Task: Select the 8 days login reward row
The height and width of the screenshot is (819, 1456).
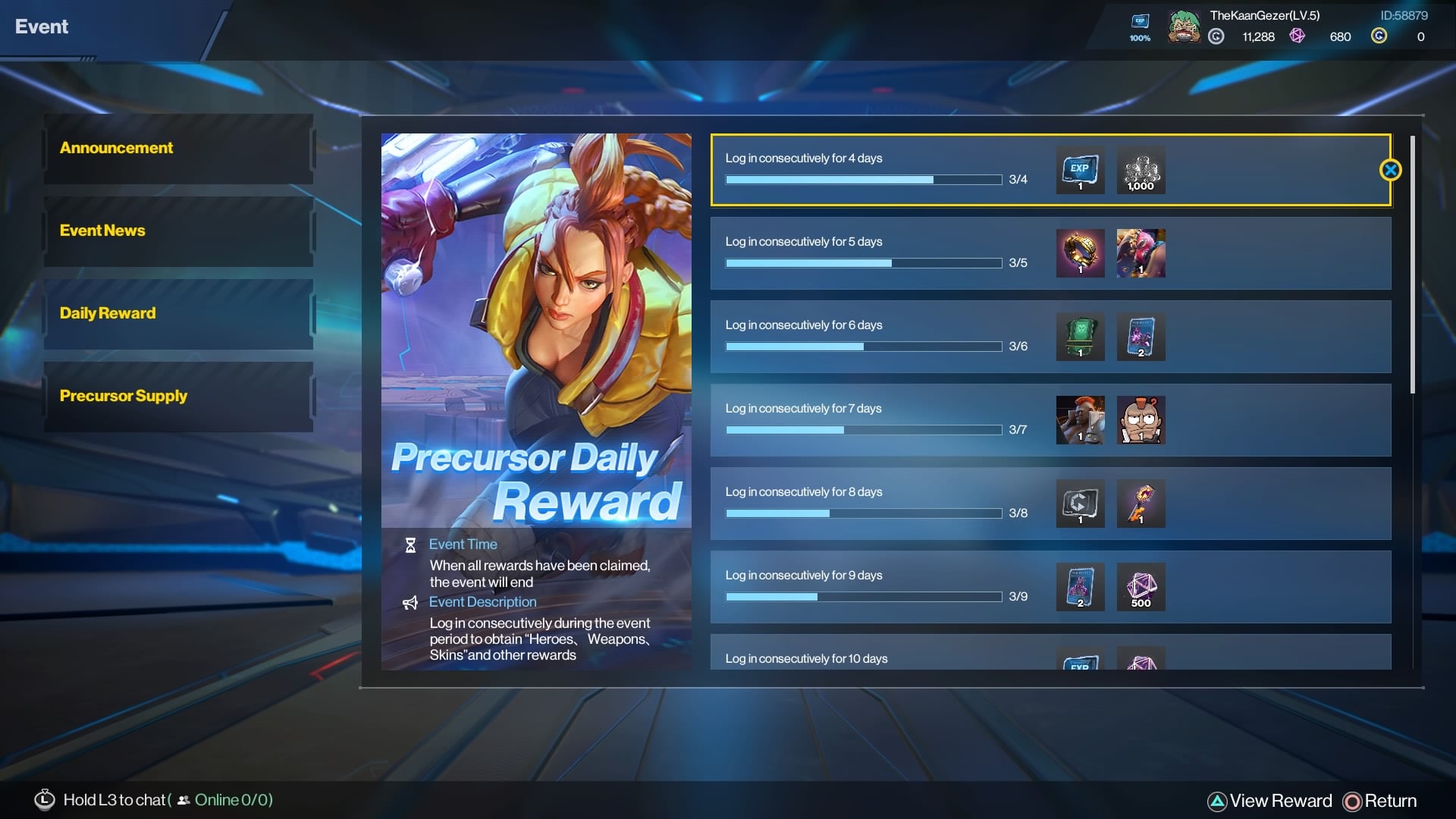Action: (872, 504)
